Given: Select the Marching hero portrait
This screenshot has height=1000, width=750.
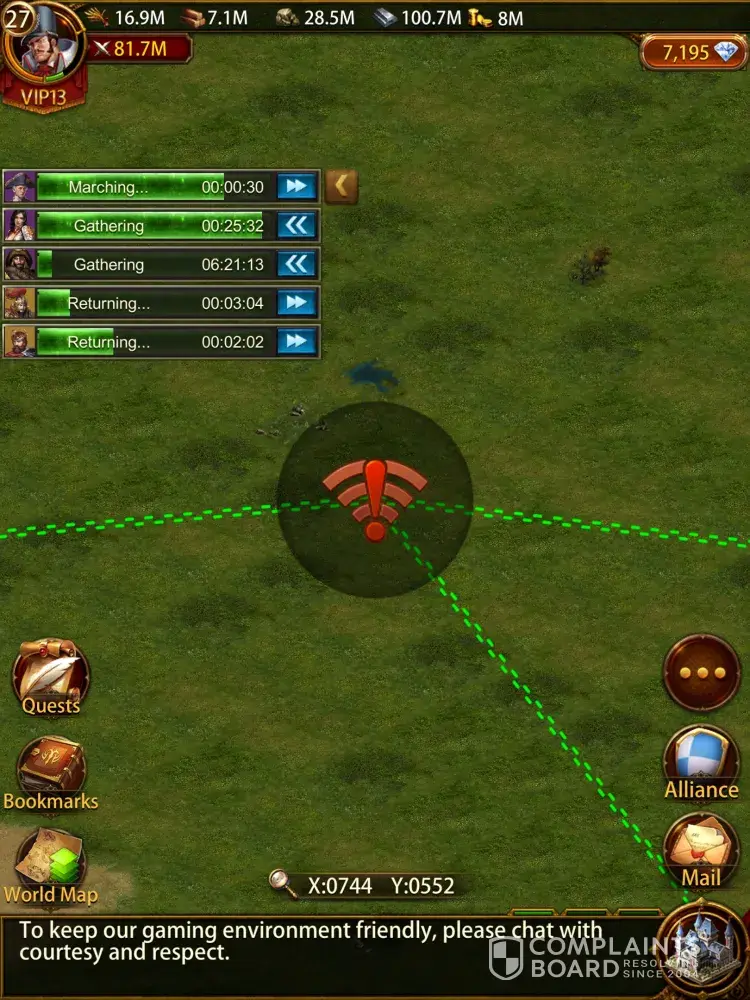Looking at the screenshot, I should (19, 186).
